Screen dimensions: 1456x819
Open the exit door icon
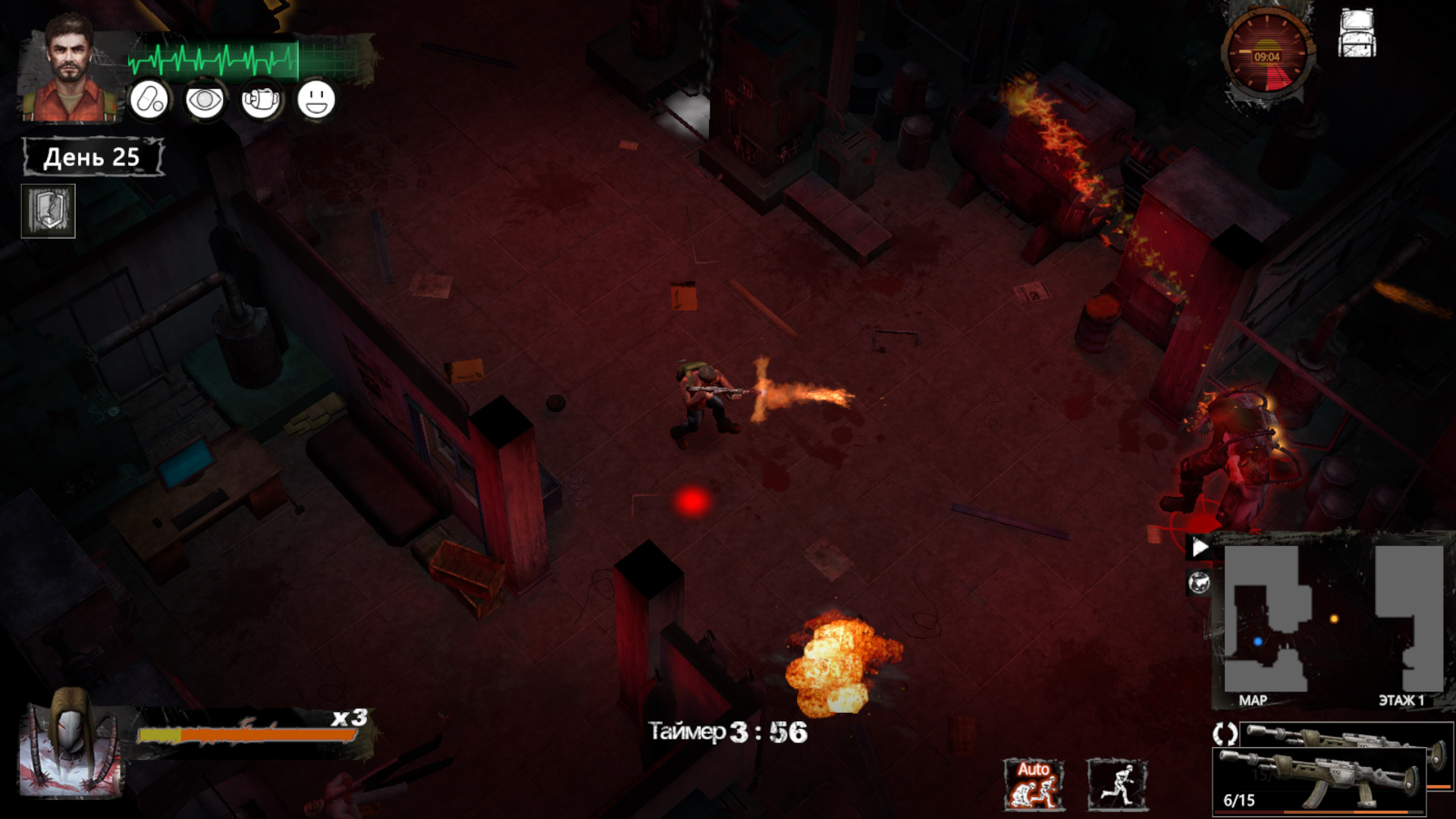pos(48,211)
